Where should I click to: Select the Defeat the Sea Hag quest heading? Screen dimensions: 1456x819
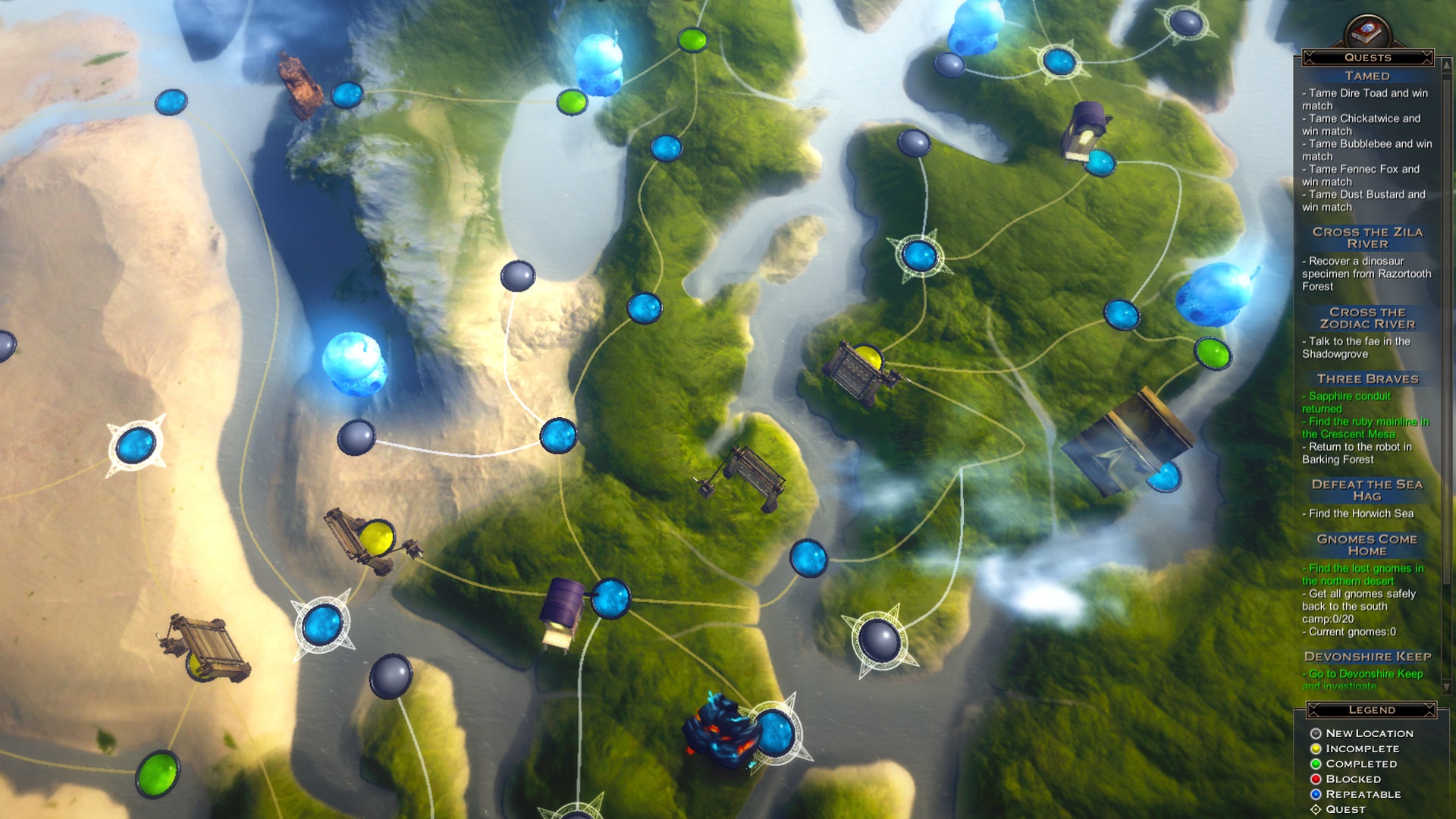[x=1368, y=490]
